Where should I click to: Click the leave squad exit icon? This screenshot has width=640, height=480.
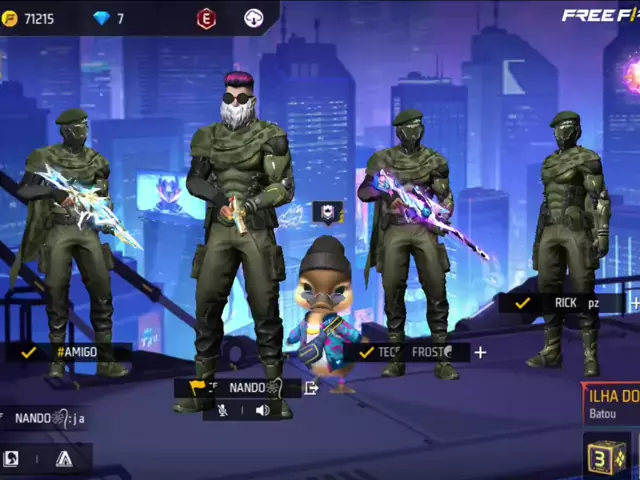tap(311, 388)
